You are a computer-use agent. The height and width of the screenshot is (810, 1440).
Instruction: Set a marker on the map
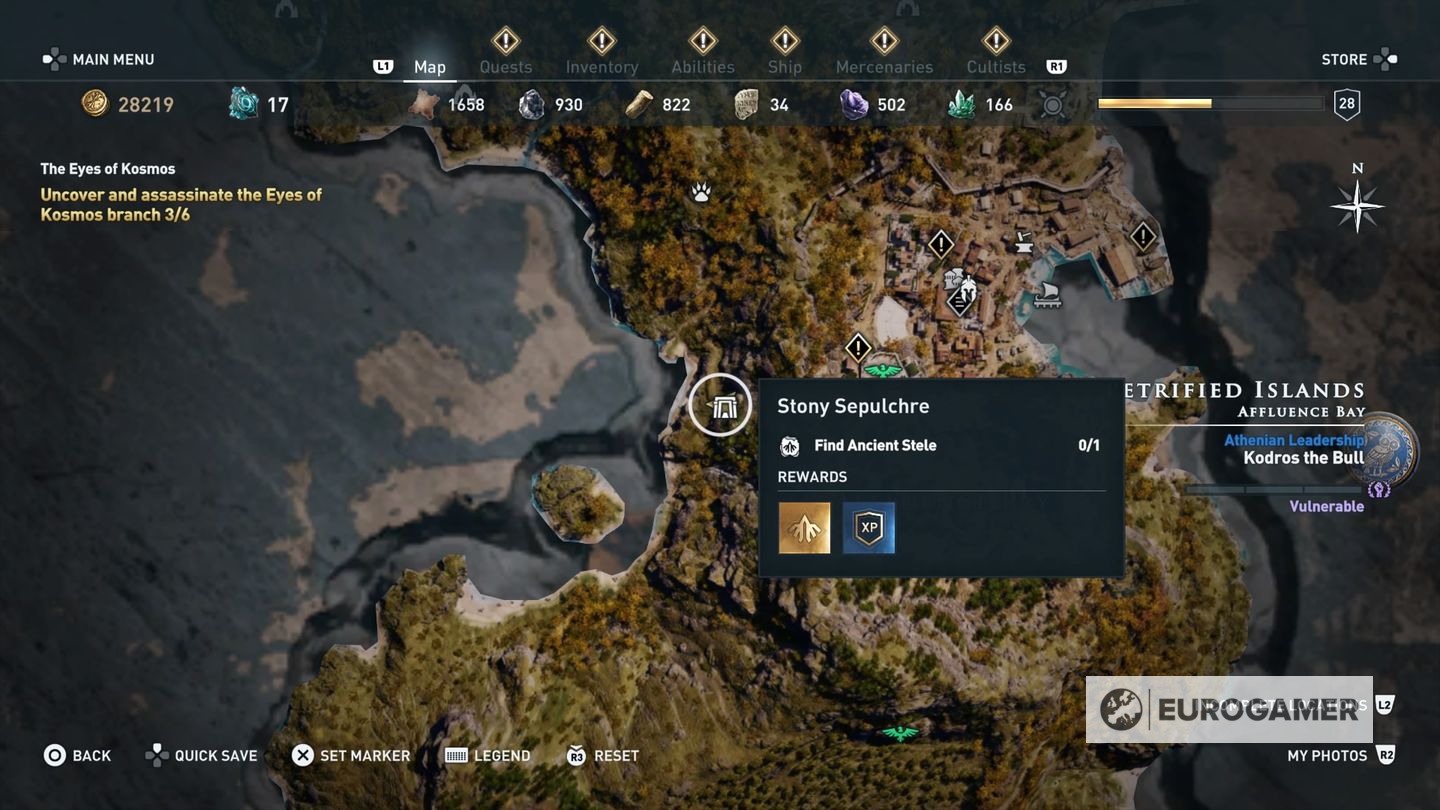click(x=350, y=755)
